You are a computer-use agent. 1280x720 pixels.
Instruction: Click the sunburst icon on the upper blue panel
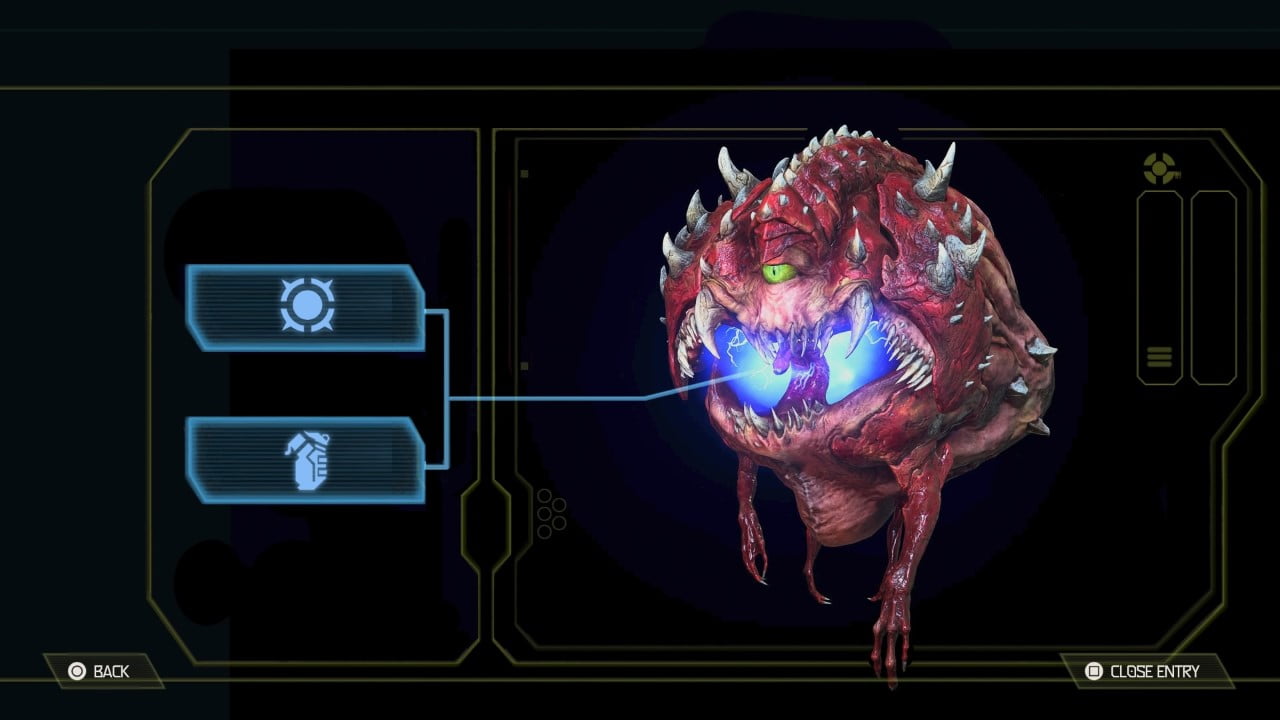(310, 306)
